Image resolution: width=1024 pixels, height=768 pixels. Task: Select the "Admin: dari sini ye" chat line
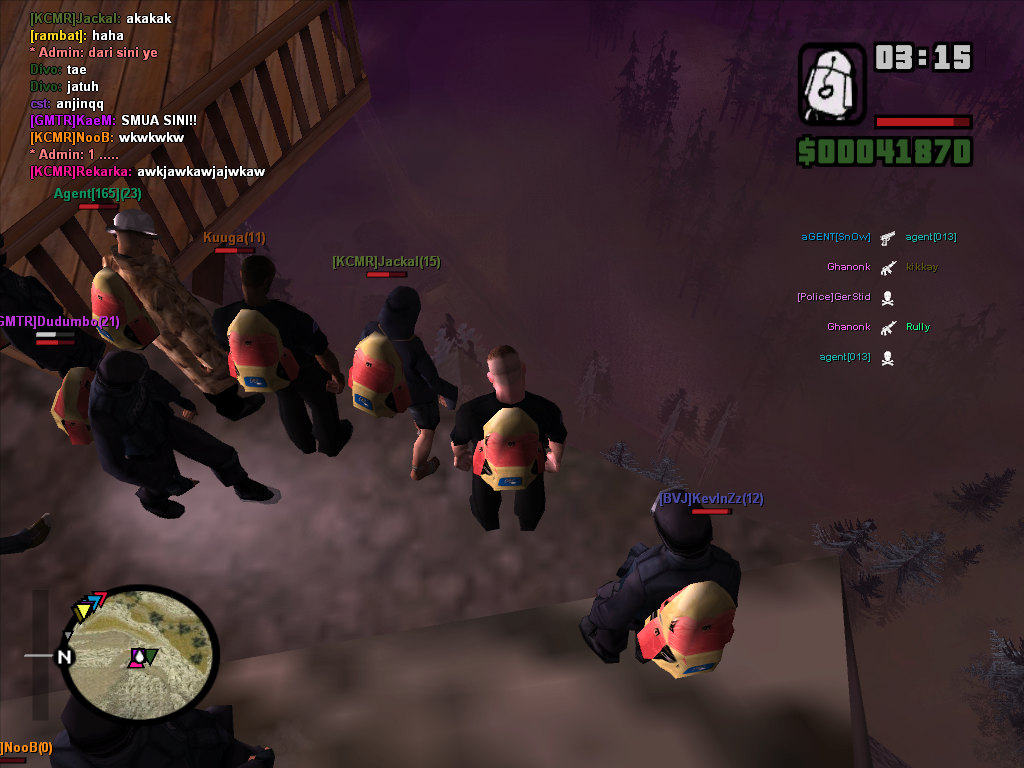pyautogui.click(x=93, y=52)
